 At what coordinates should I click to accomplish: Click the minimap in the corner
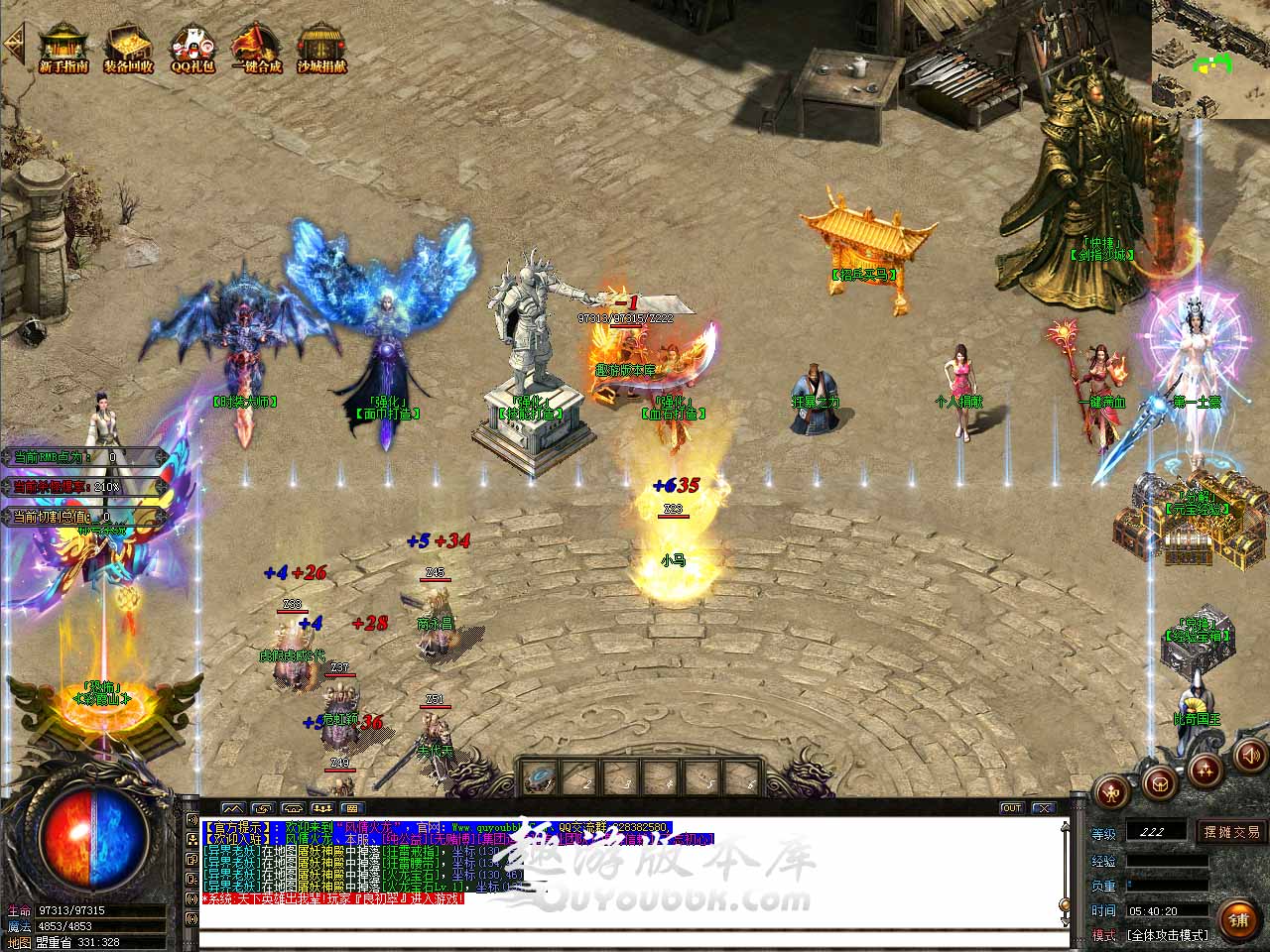tap(1210, 59)
